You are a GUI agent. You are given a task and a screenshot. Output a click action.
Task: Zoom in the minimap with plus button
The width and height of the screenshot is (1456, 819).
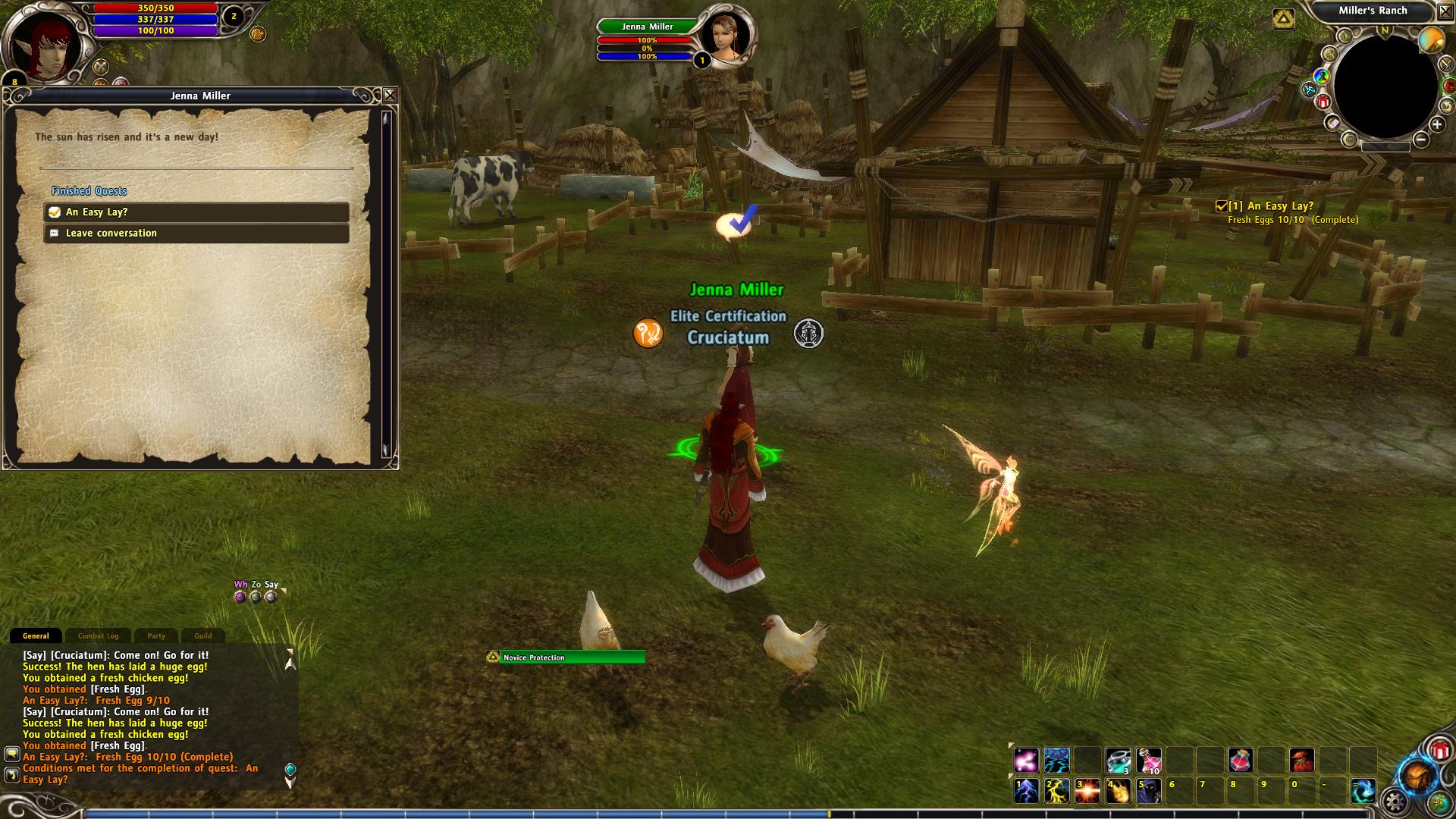point(1437,124)
